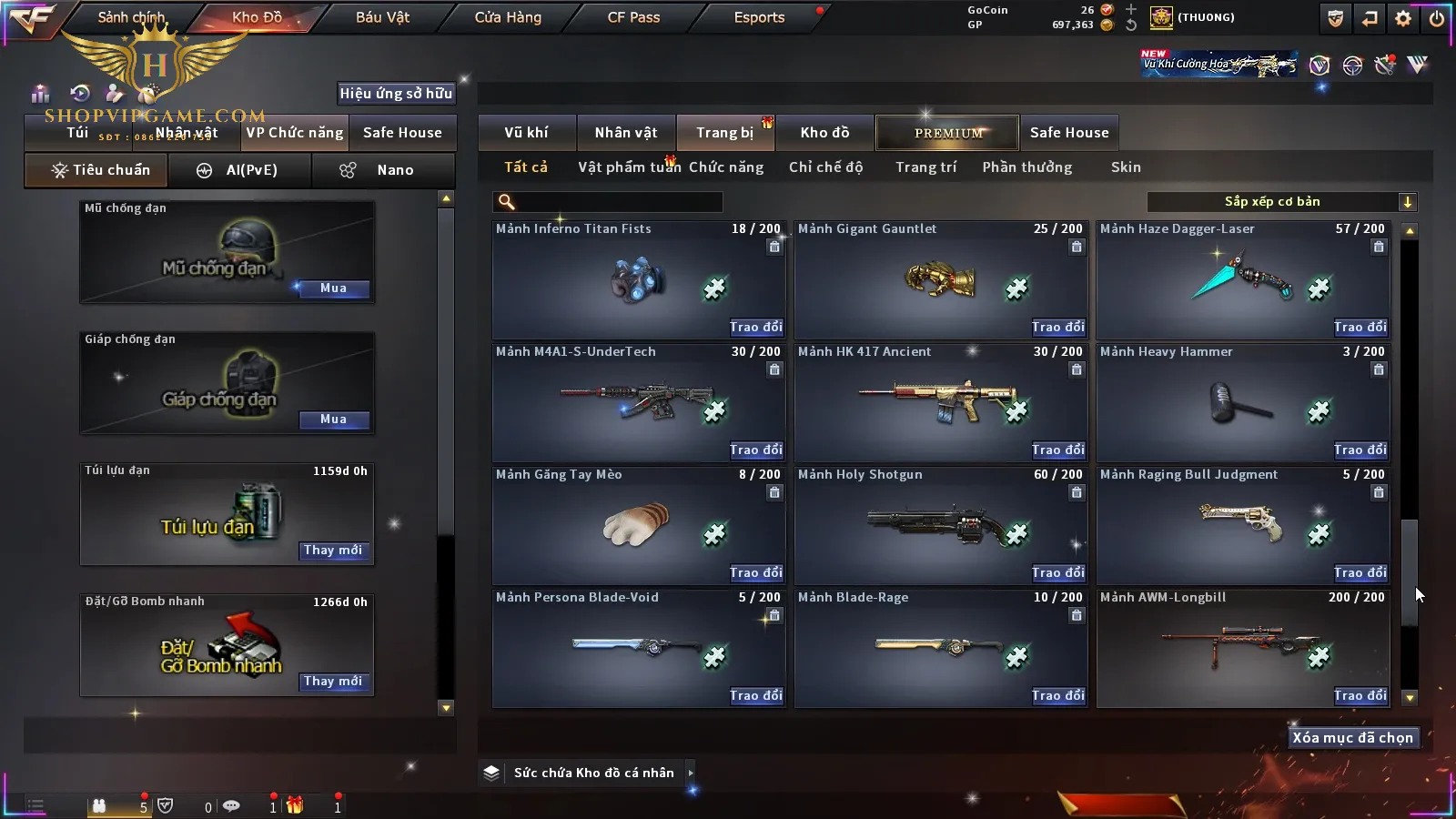This screenshot has width=1456, height=819.
Task: Click Xóa mục đã chọn button
Action: coord(1352,738)
